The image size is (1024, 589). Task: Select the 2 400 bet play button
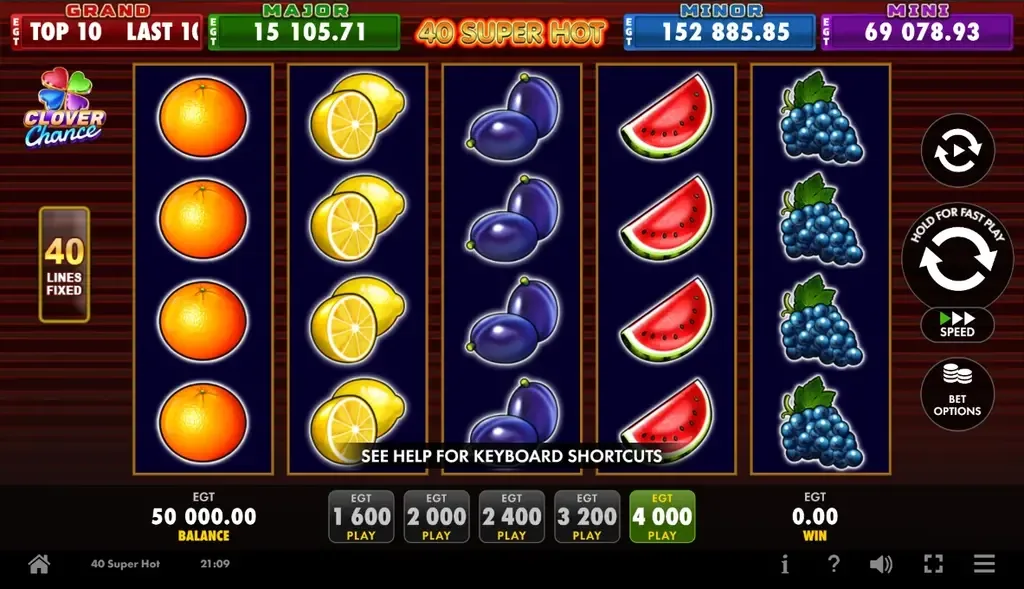pyautogui.click(x=511, y=517)
